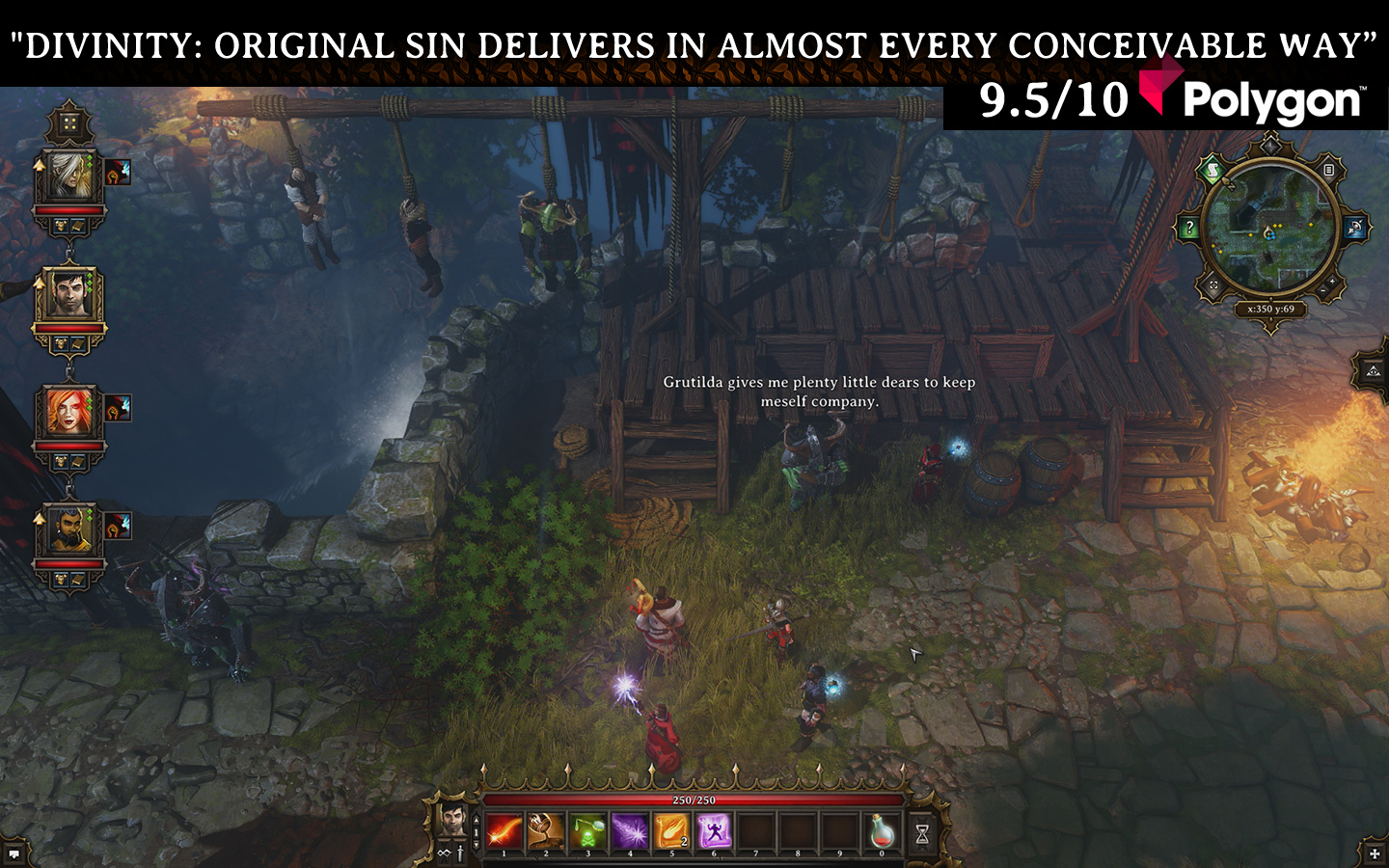
Task: Use the healing potion in hotbar slot 0
Action: pos(882,830)
